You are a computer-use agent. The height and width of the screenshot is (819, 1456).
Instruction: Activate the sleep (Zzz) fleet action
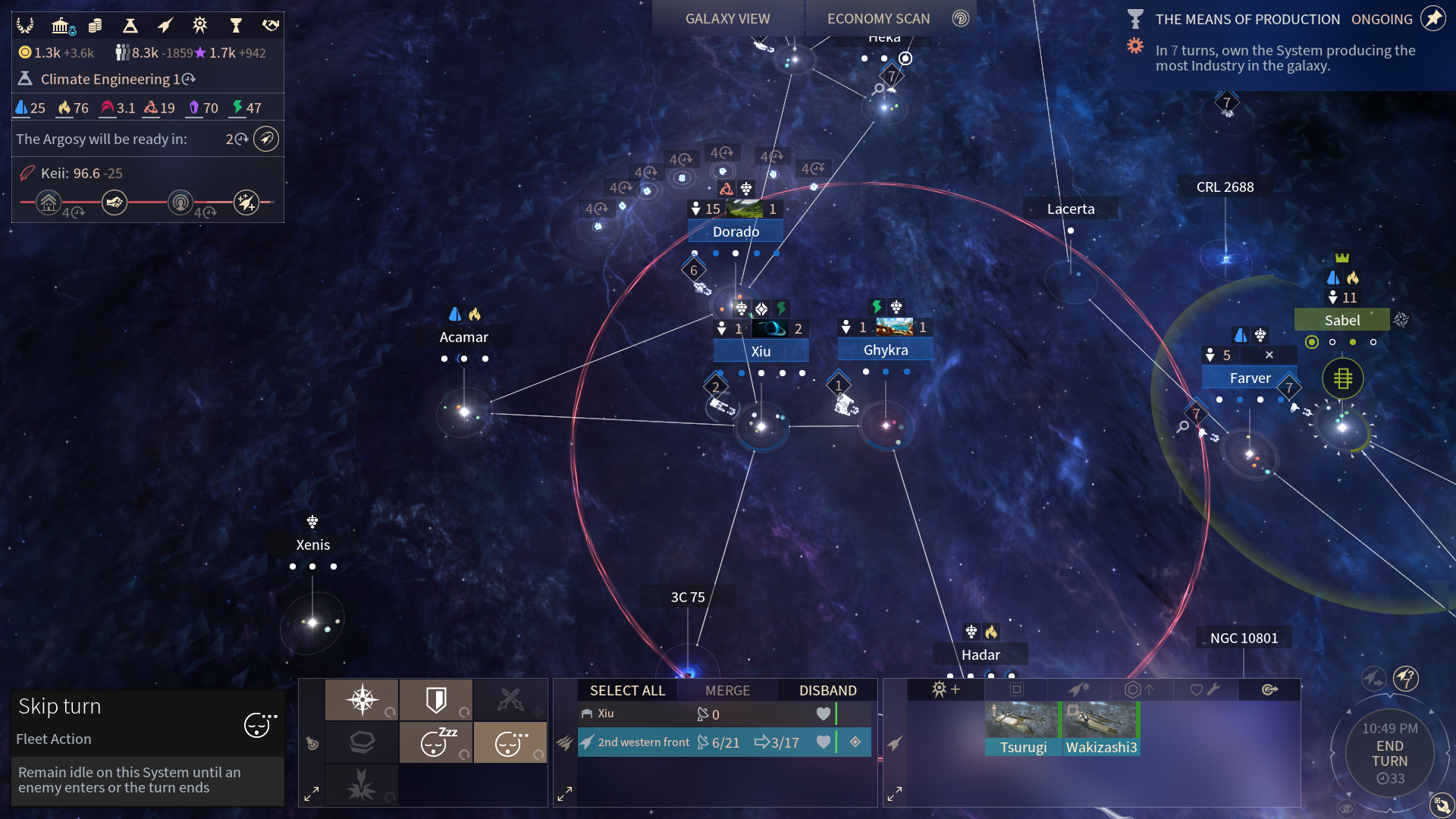[x=436, y=742]
